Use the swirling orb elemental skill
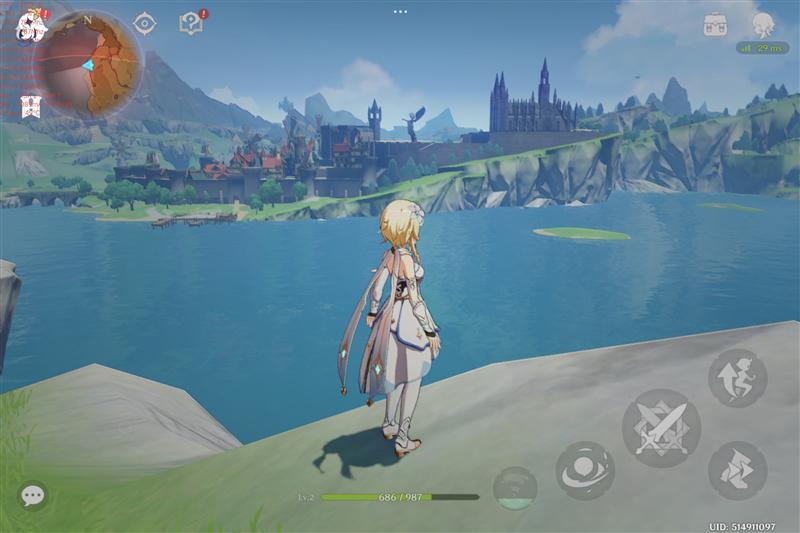 click(585, 470)
